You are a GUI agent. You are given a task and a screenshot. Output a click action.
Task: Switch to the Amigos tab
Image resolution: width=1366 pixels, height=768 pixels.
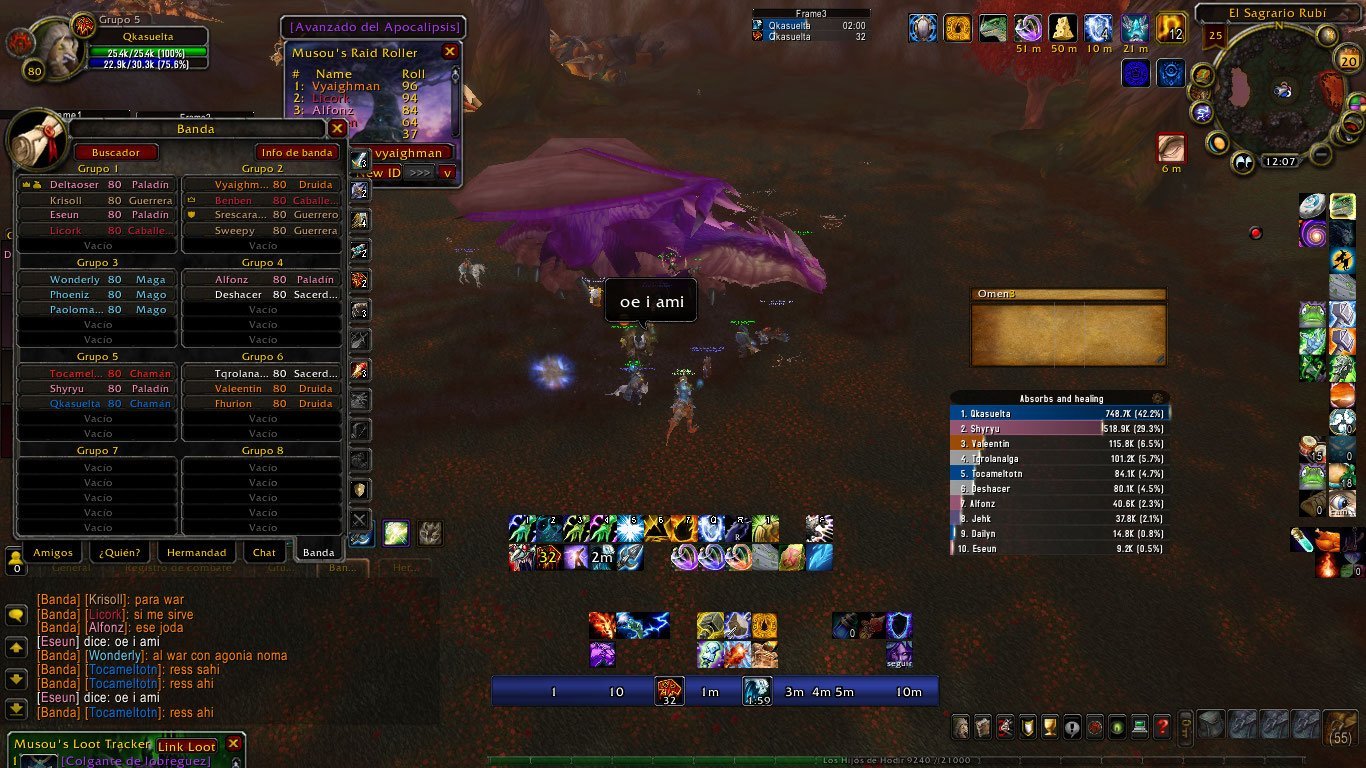53,552
